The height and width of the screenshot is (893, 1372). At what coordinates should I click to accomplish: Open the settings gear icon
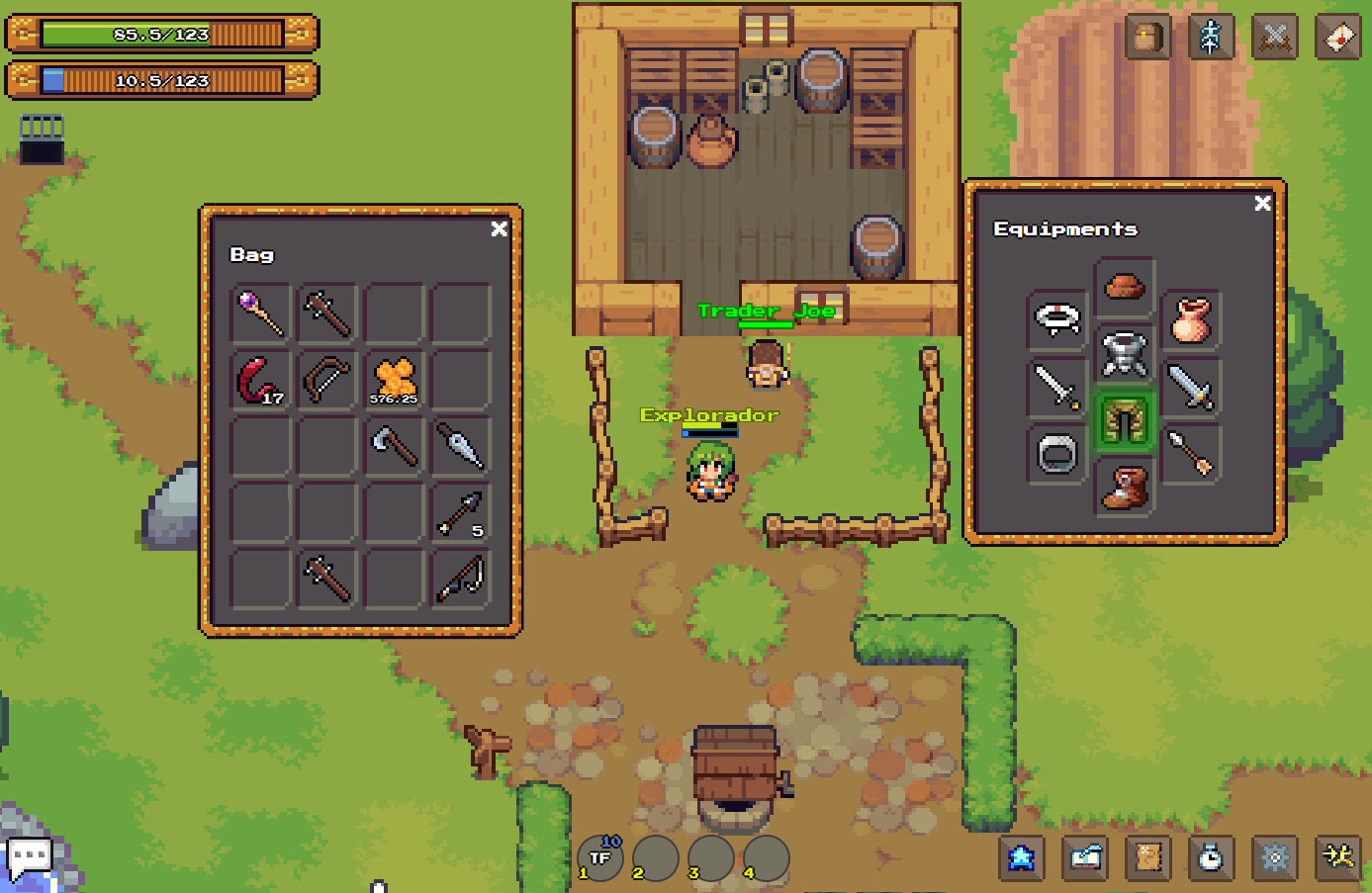(1275, 857)
